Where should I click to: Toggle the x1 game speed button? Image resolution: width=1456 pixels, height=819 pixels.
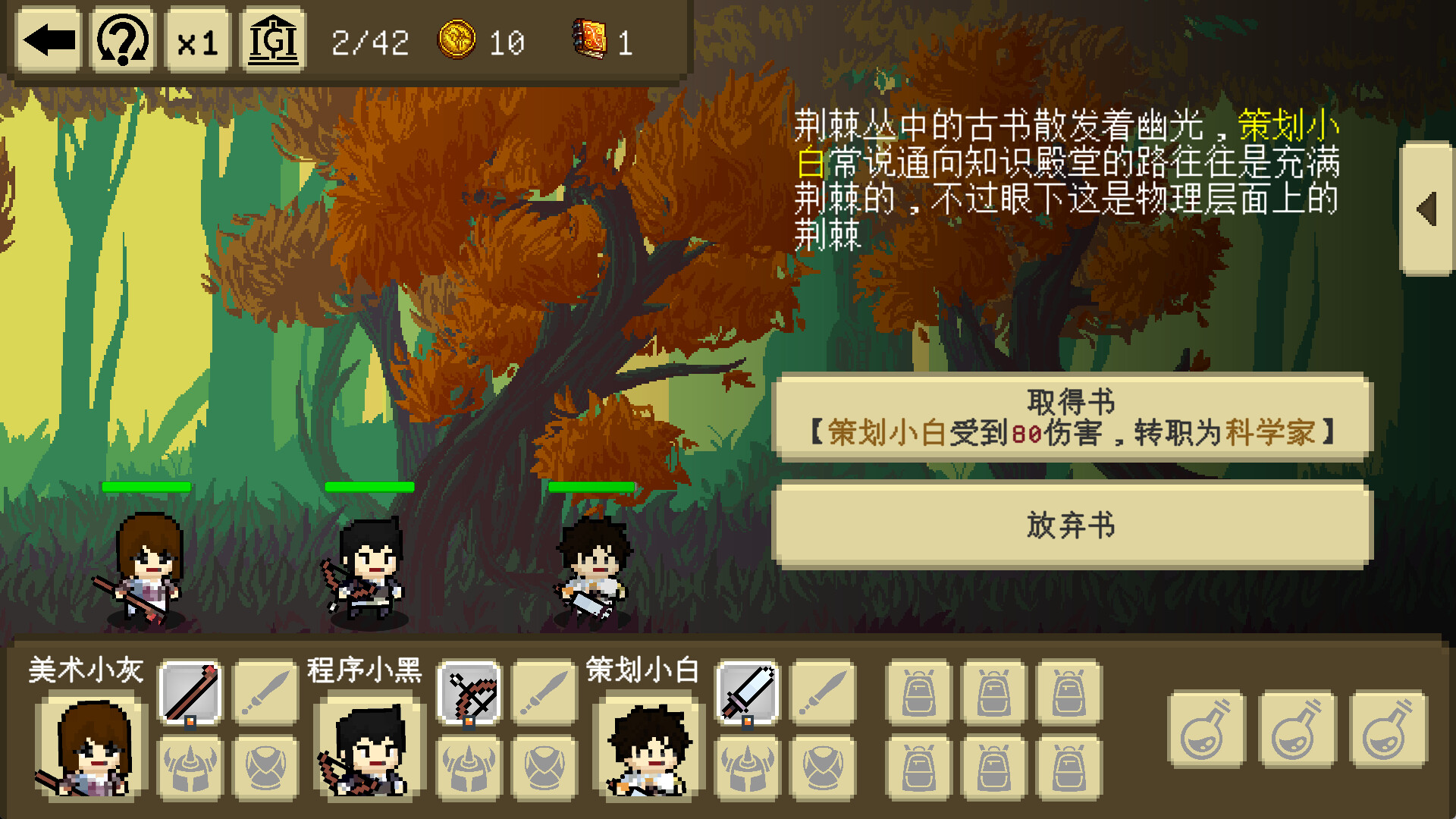pyautogui.click(x=197, y=40)
